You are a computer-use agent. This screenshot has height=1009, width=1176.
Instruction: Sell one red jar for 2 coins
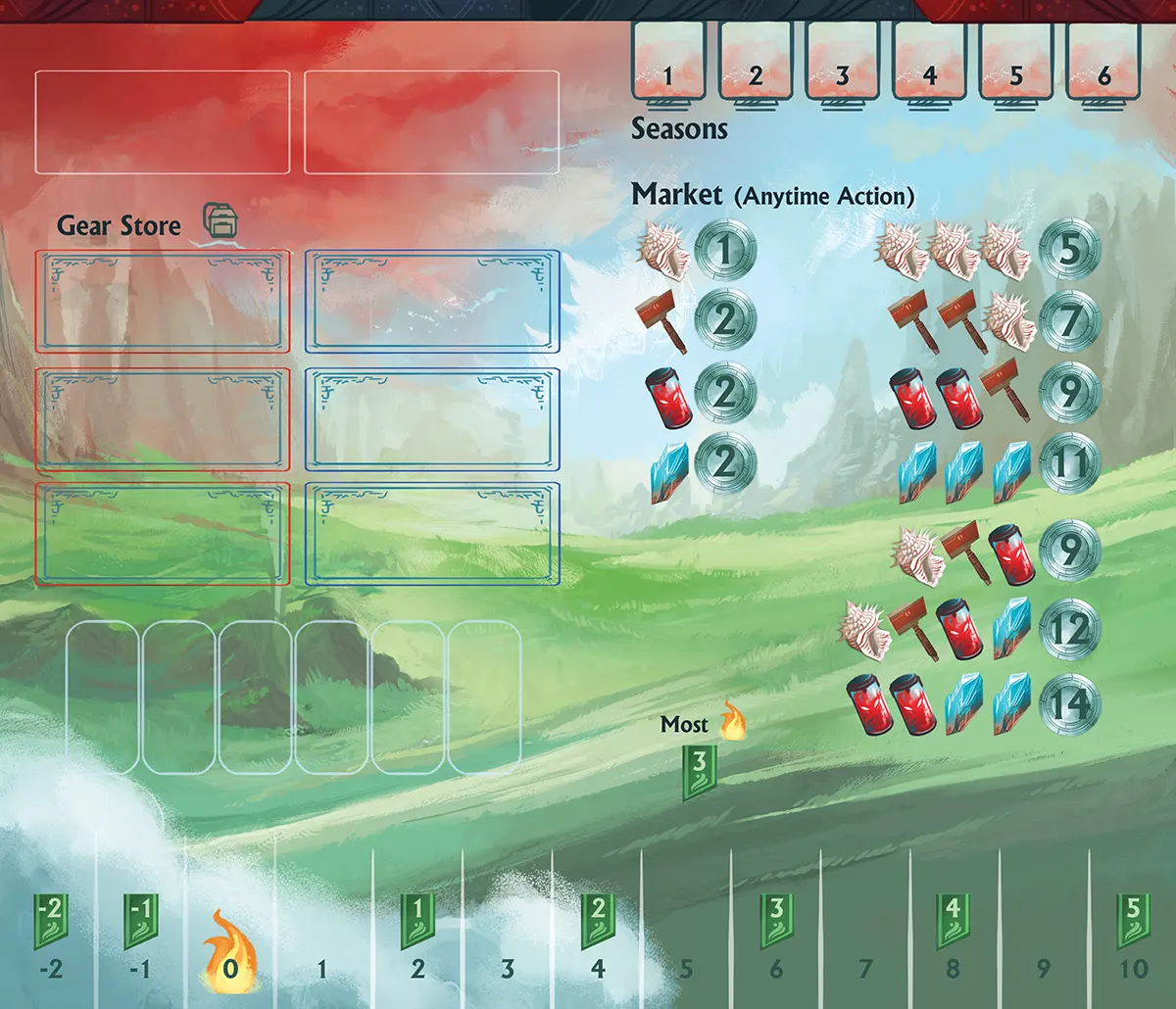pyautogui.click(x=725, y=392)
